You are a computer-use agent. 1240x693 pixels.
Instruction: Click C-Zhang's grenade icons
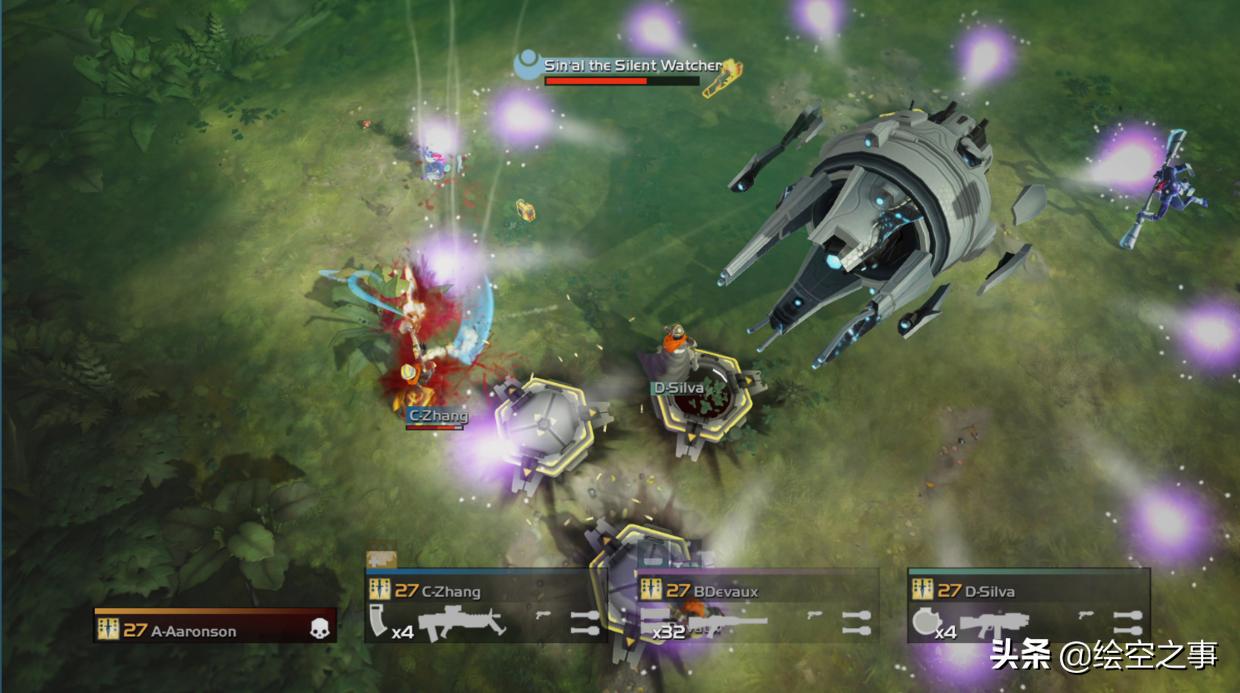[585, 622]
